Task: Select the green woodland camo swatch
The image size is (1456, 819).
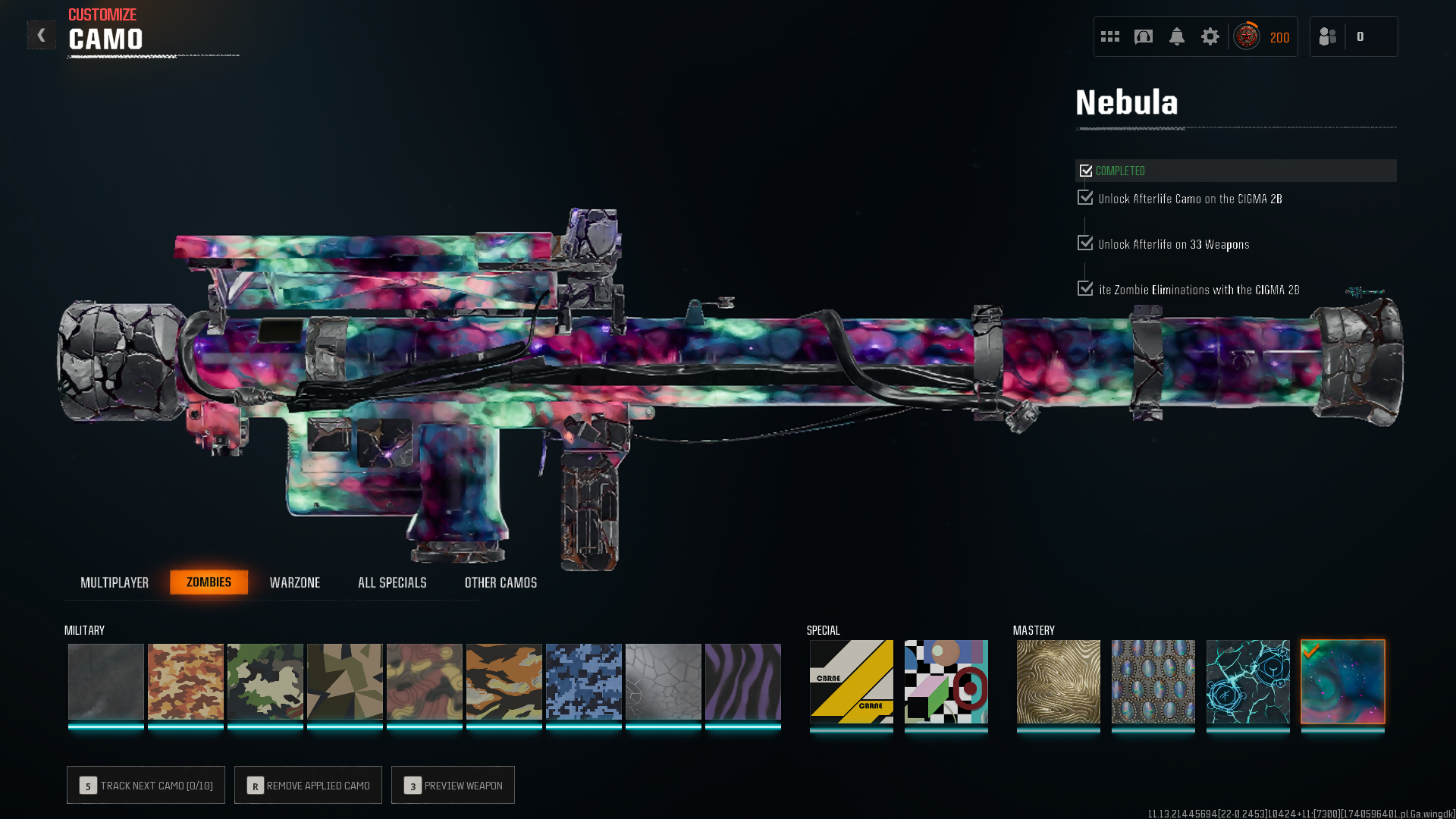Action: point(265,681)
